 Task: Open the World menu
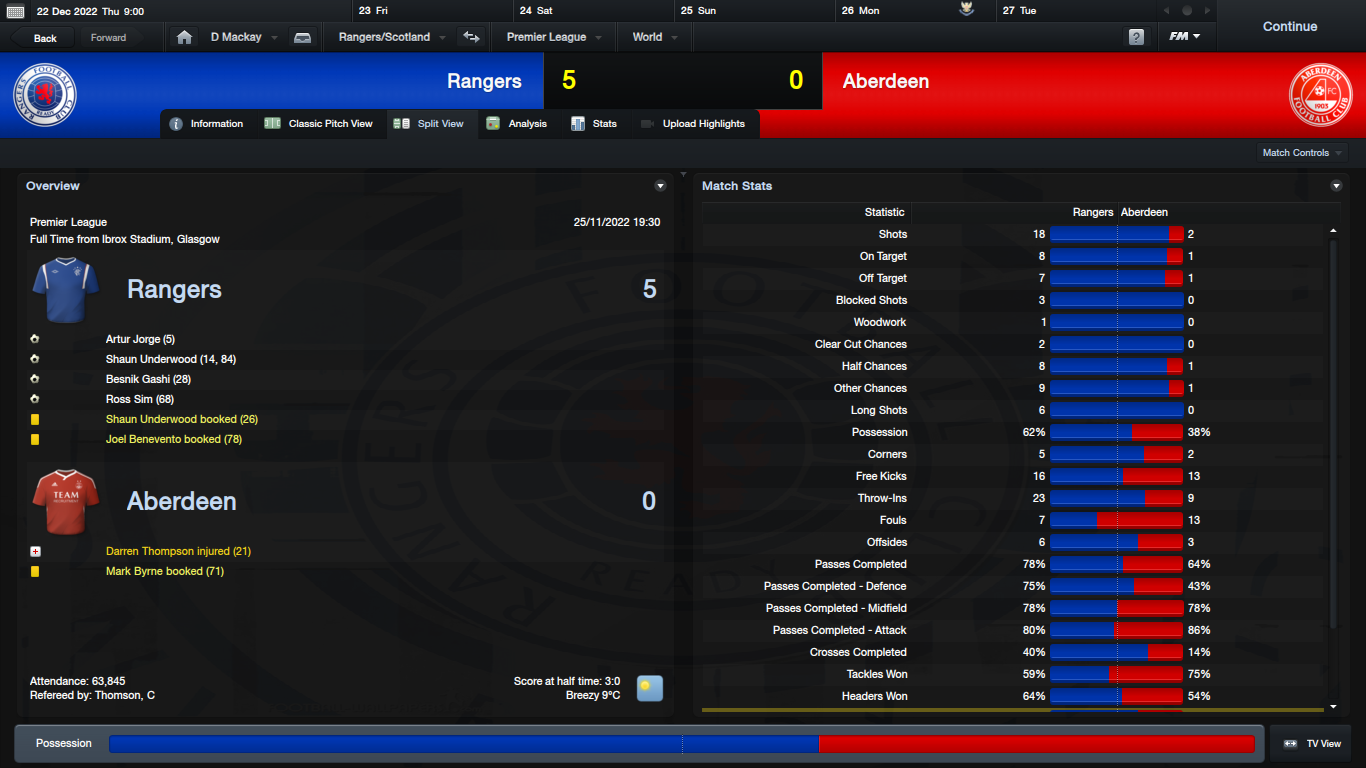pos(654,37)
